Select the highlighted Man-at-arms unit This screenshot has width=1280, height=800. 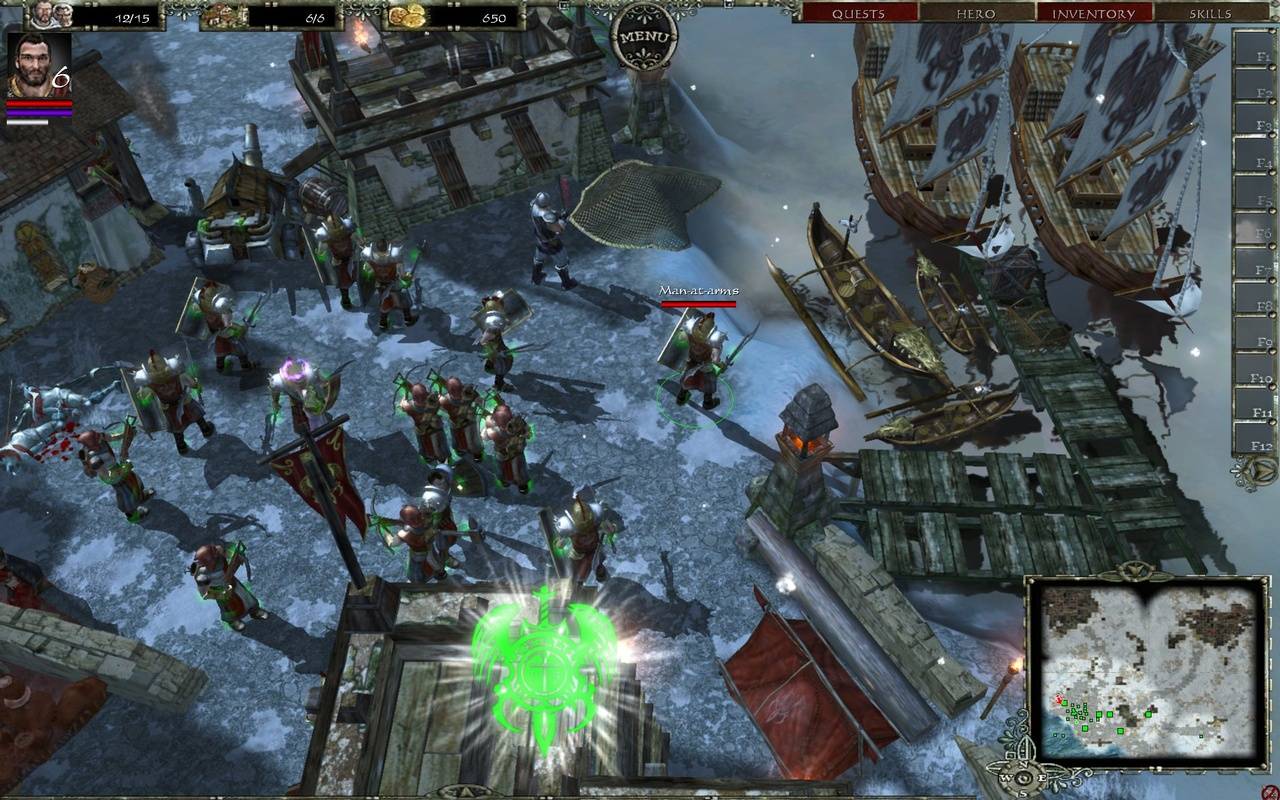pyautogui.click(x=698, y=362)
